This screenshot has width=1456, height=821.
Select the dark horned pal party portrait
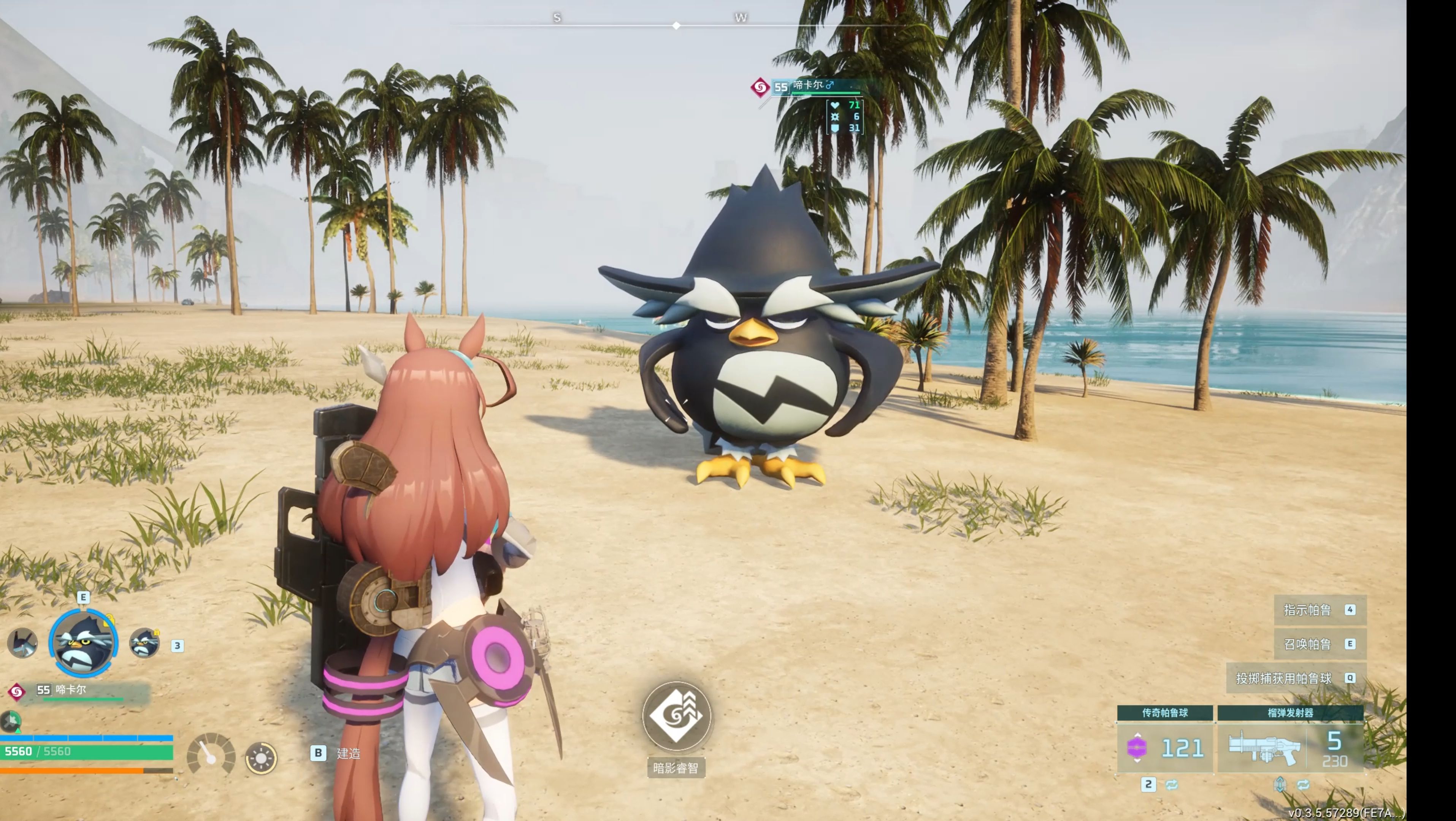tap(22, 643)
